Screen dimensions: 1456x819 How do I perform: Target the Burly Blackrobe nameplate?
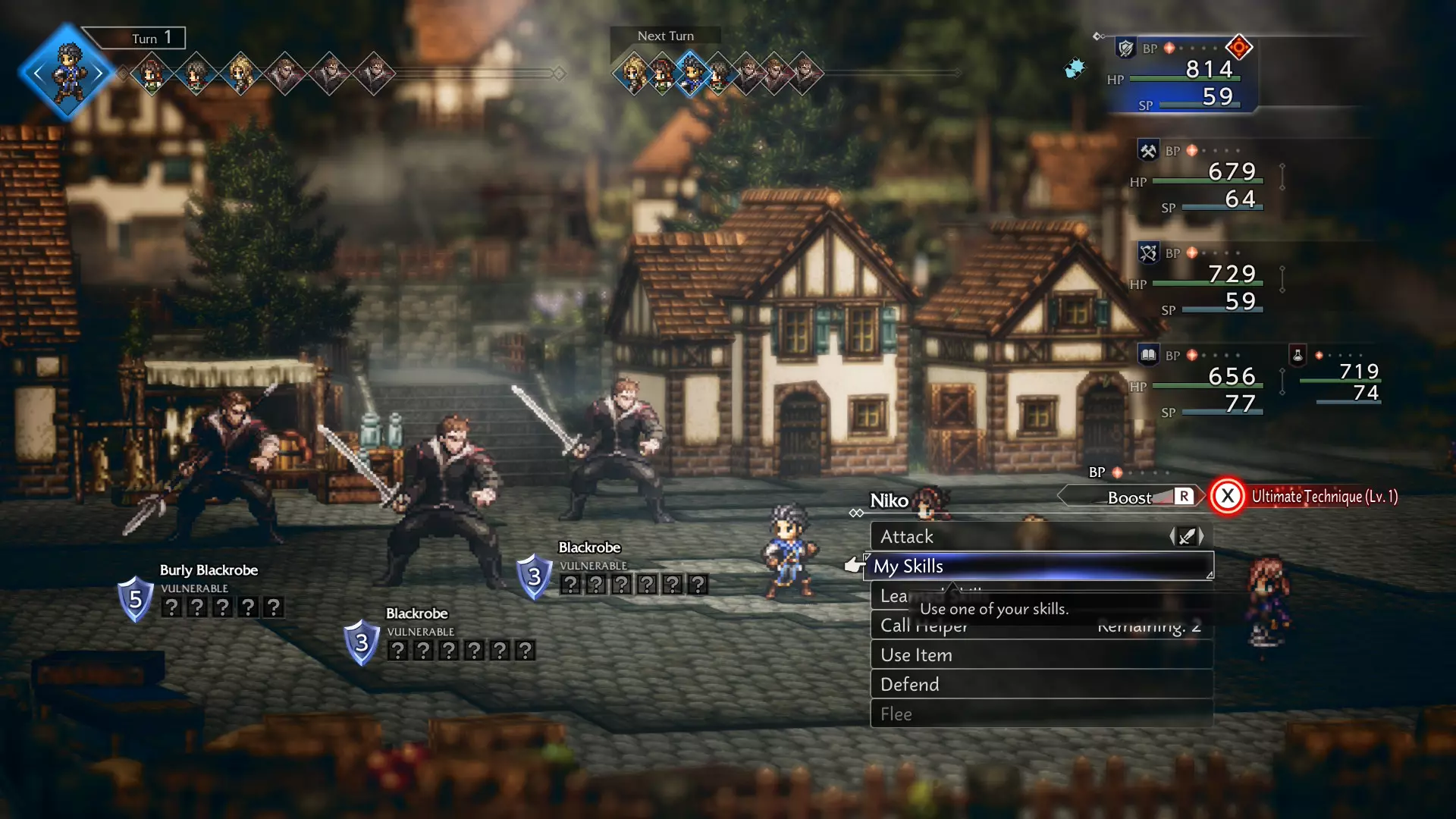coord(209,570)
